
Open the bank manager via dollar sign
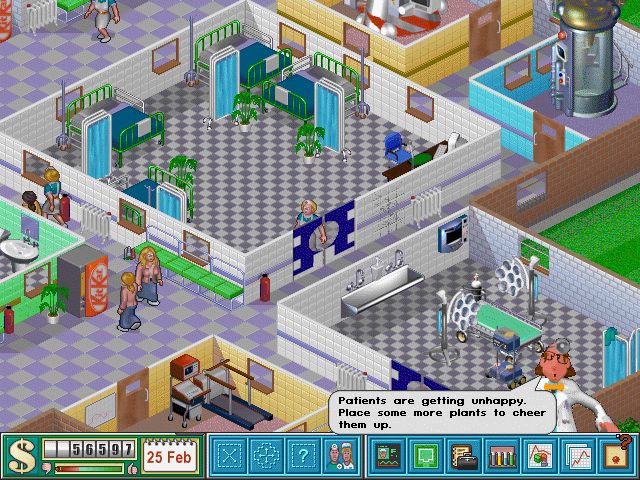[x=20, y=455]
